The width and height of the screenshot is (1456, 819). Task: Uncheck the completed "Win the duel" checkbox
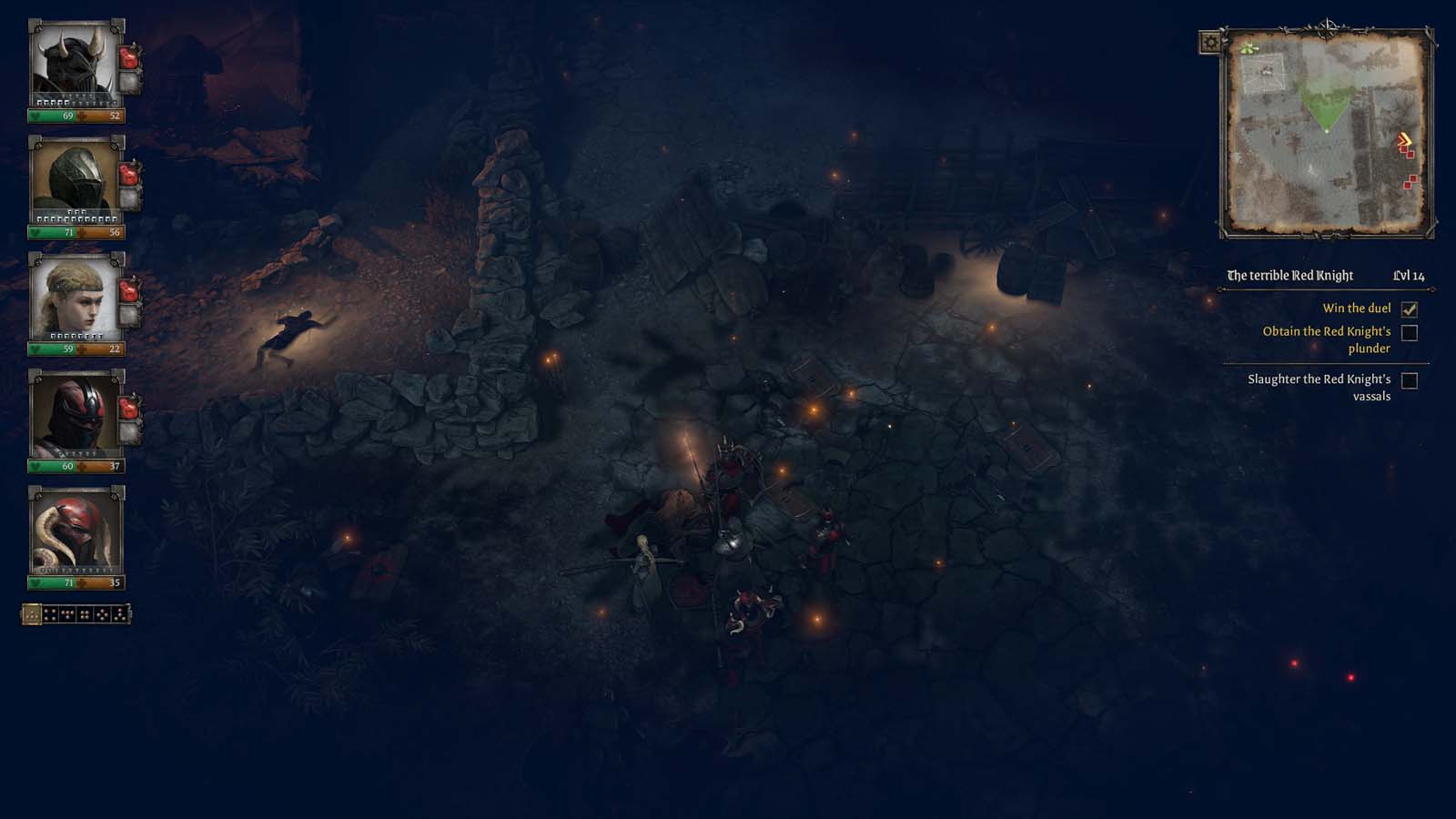1411,309
